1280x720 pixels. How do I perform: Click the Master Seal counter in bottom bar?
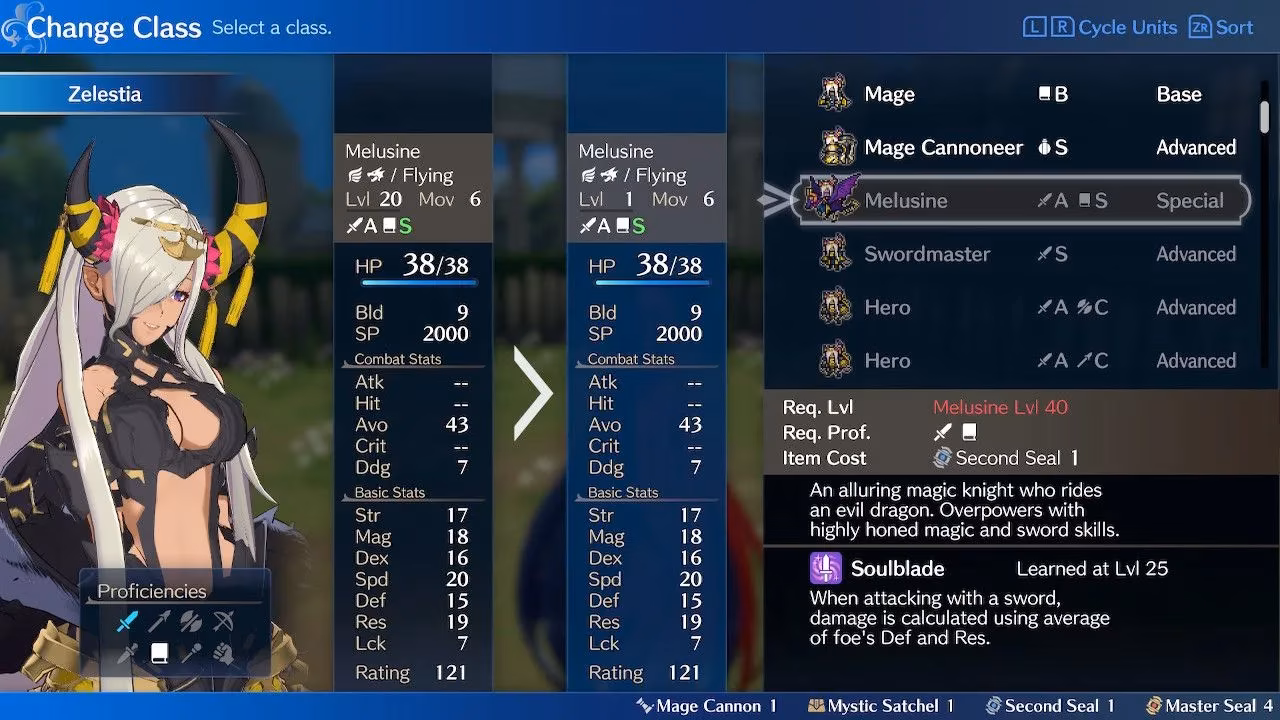click(x=1210, y=705)
